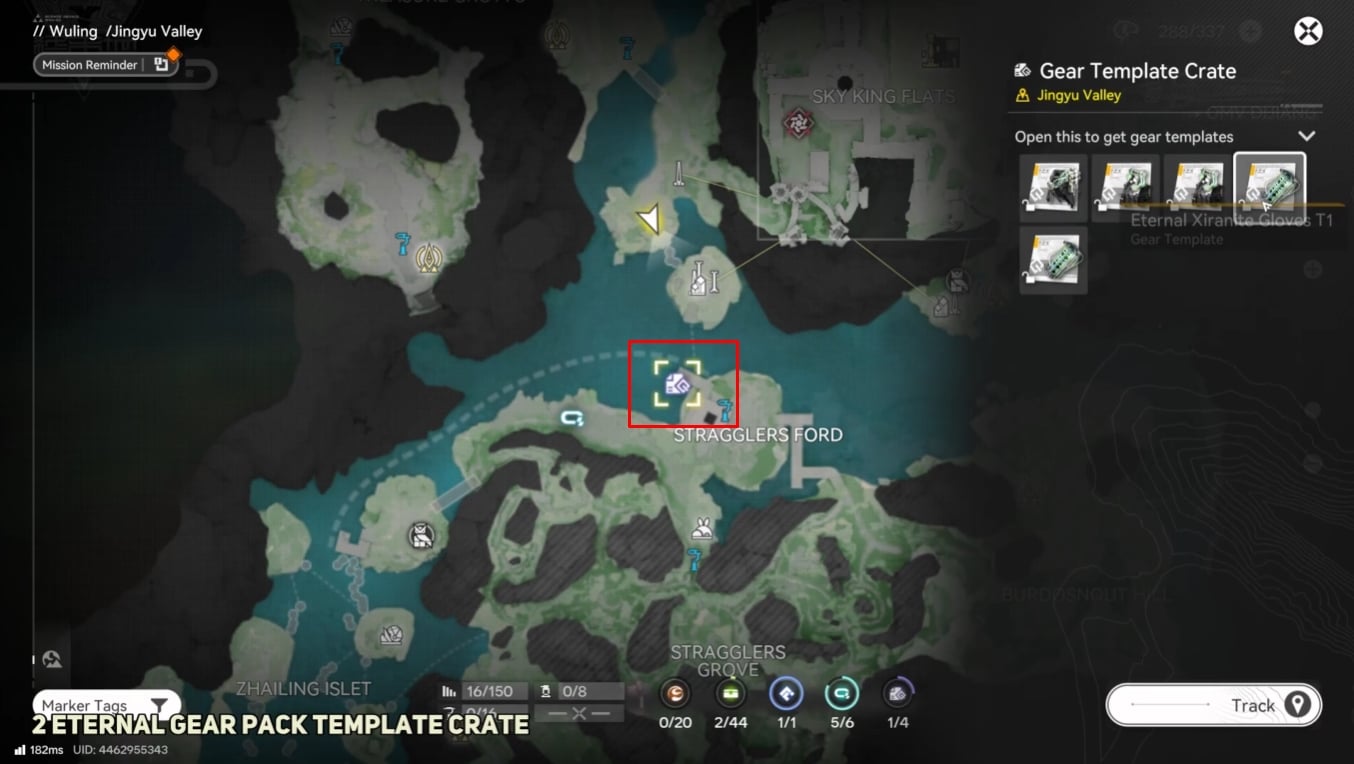This screenshot has width=1354, height=764.
Task: Choose the orange swirl collectible counter 0/20
Action: point(675,694)
